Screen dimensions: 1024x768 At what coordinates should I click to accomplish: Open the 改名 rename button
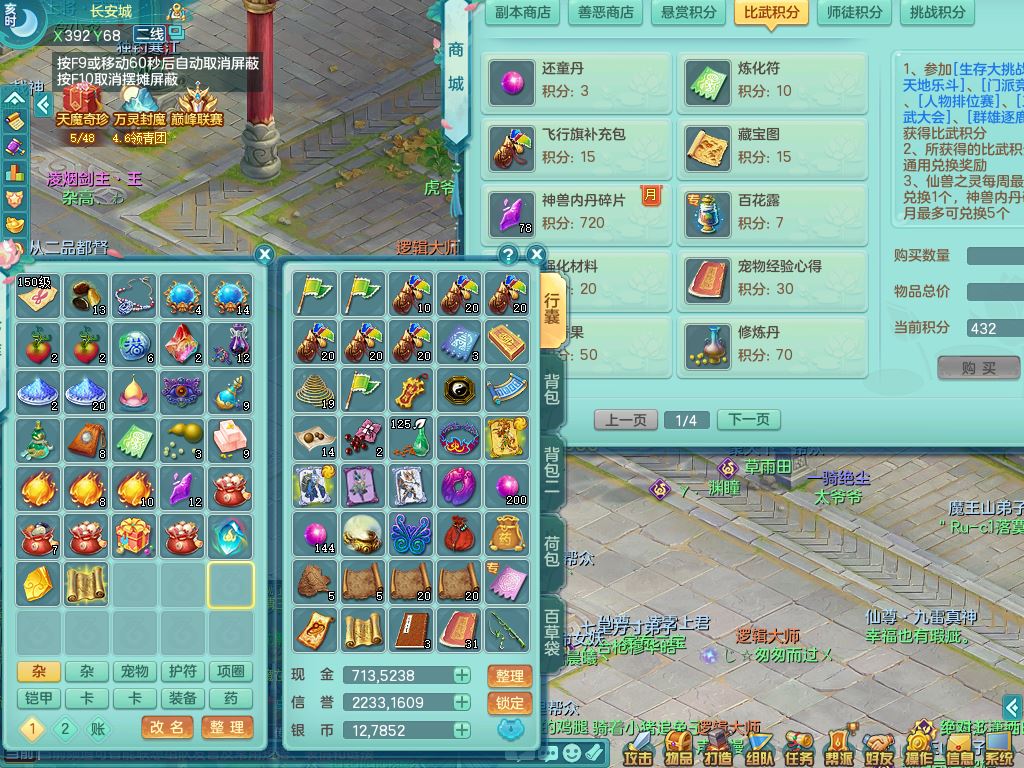168,728
